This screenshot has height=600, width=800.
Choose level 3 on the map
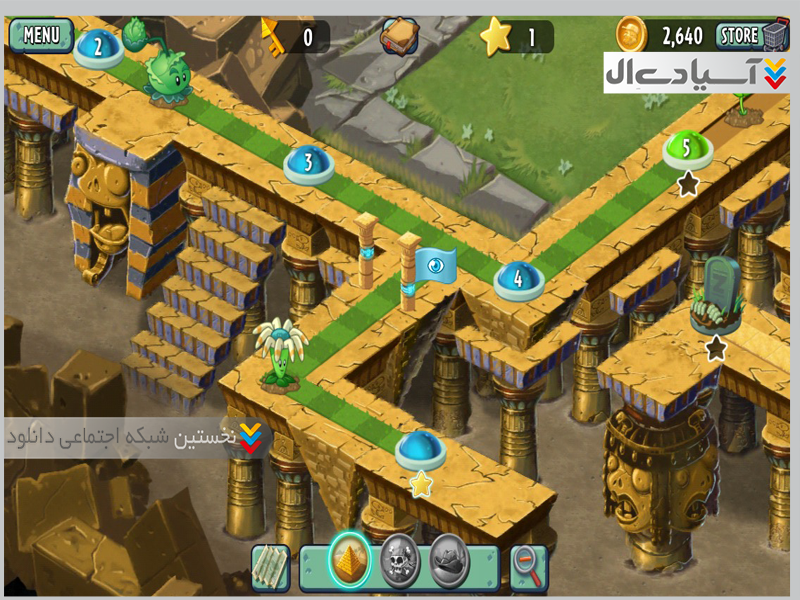click(x=309, y=163)
